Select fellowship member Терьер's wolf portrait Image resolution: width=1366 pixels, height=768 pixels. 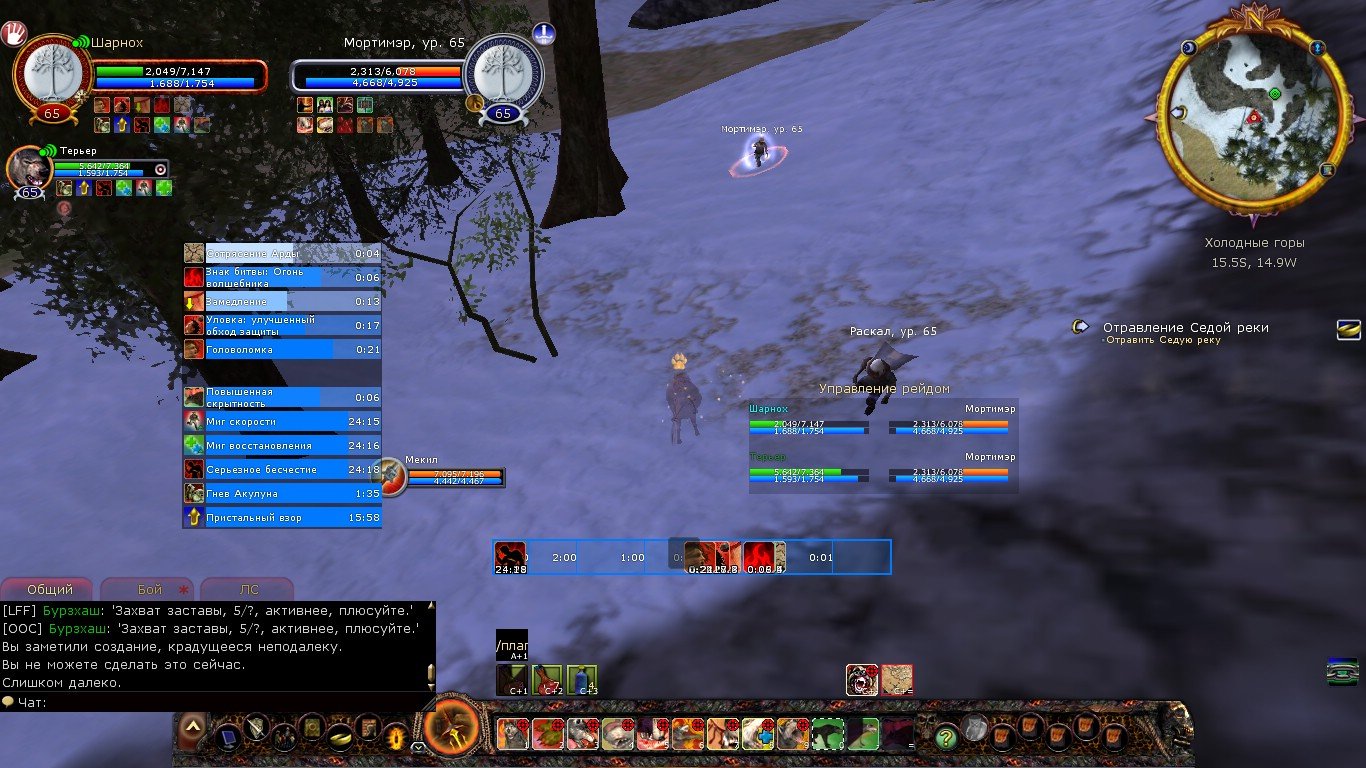coord(29,167)
